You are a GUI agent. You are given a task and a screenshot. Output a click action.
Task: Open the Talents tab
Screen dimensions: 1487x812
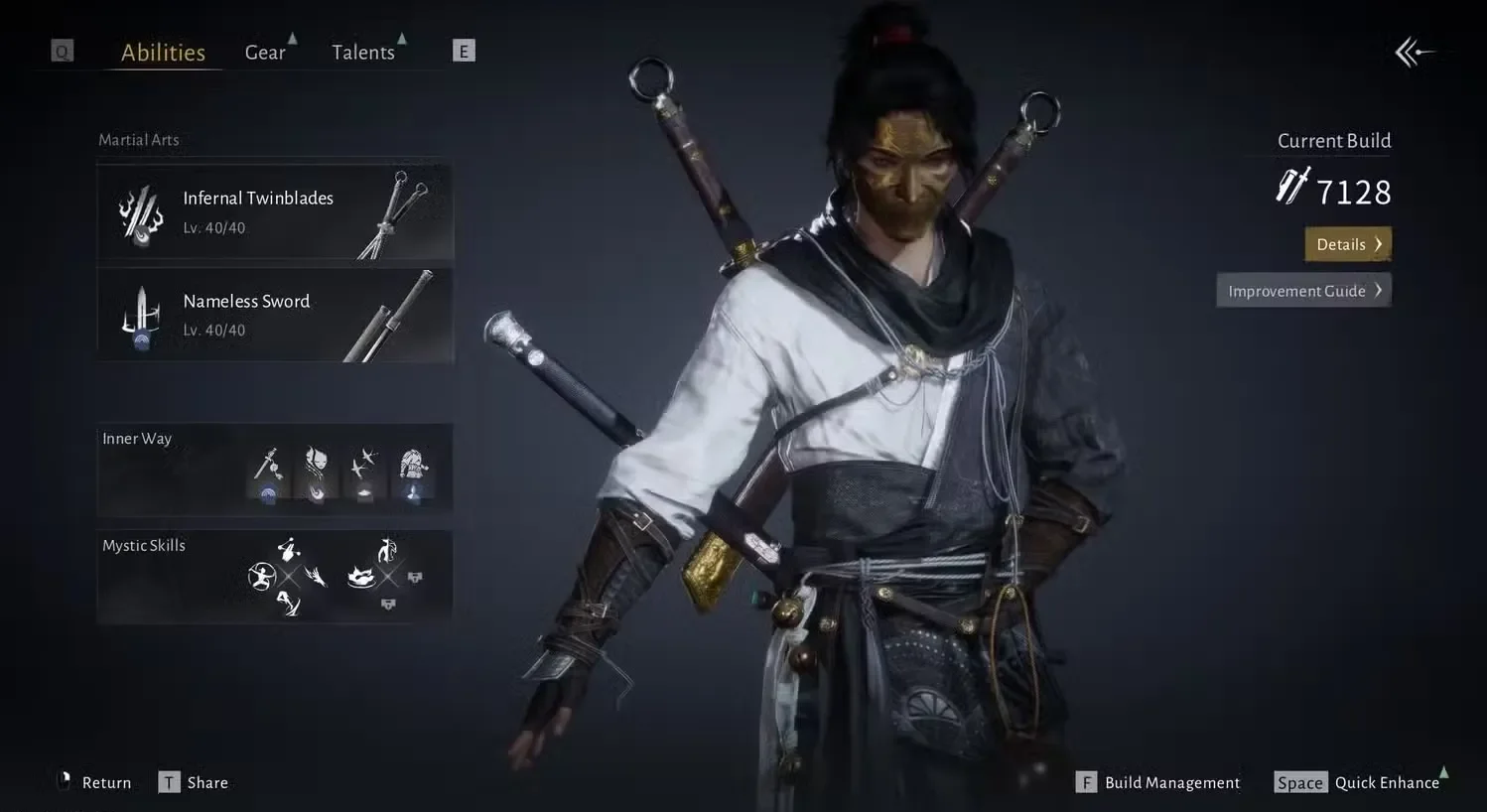pos(363,52)
